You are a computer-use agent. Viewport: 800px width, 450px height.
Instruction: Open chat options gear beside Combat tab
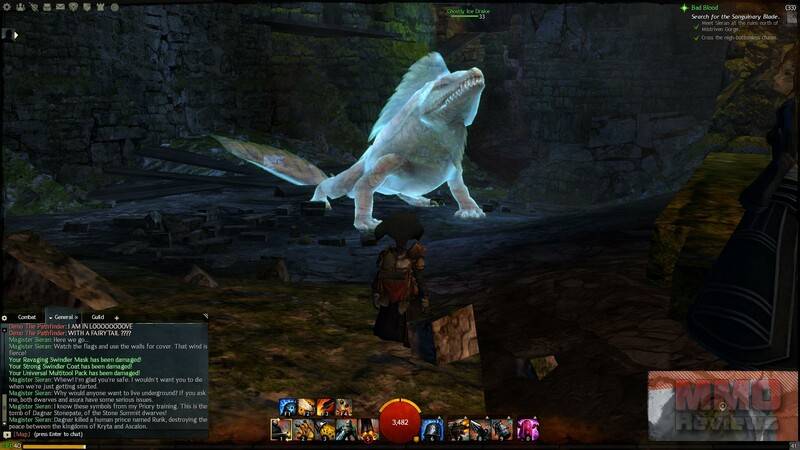(x=5, y=317)
